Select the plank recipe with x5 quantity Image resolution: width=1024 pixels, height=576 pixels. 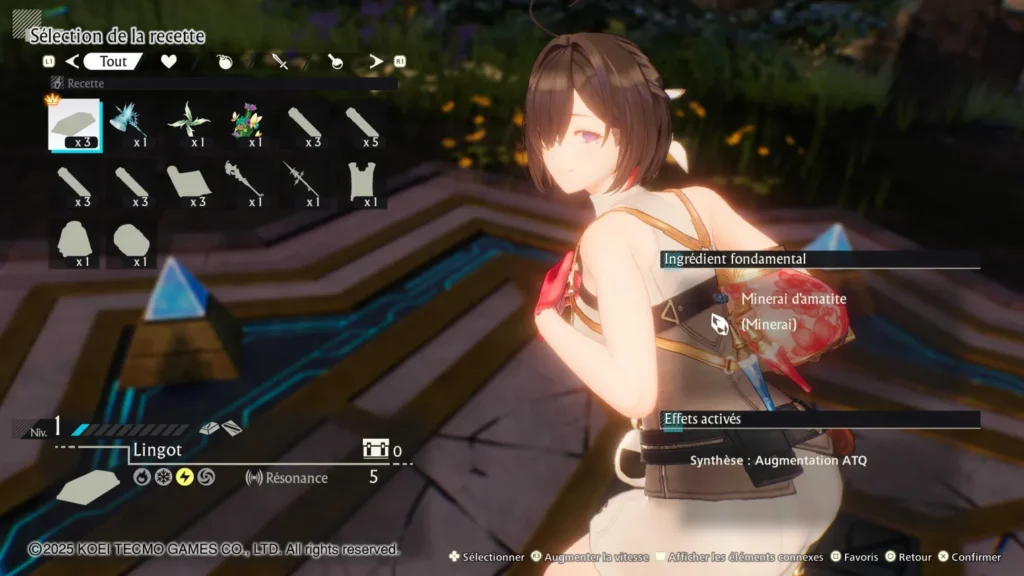[362, 123]
